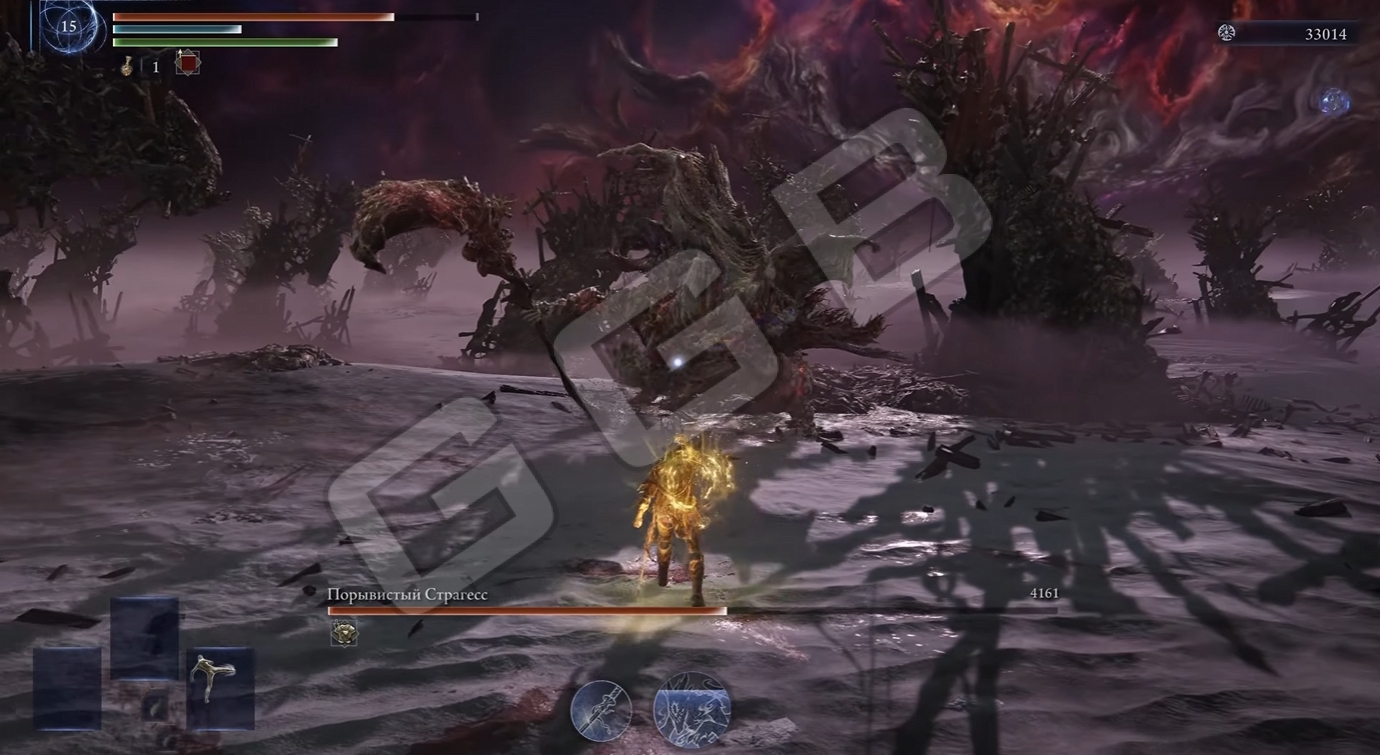Click the red square buff icon
Screen dimensions: 1380x755
pos(187,63)
